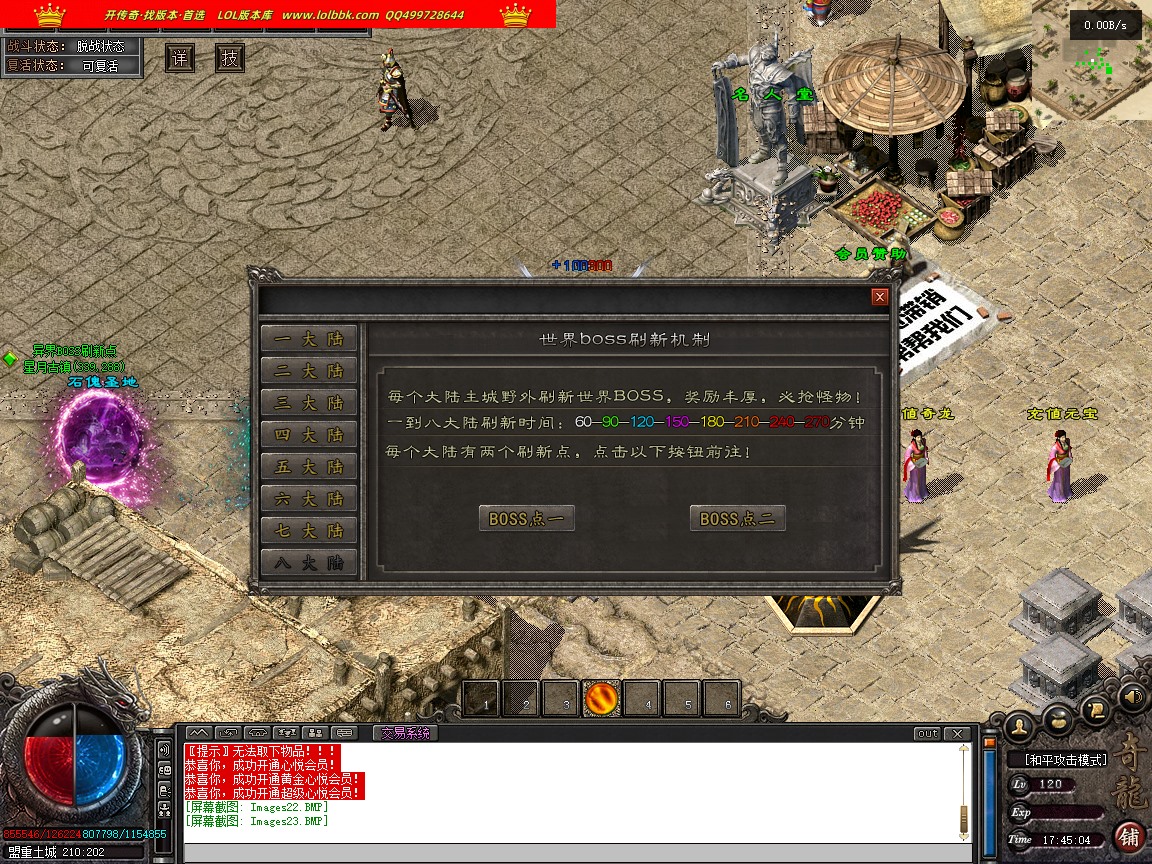Open the 八大陆 continent entry
This screenshot has height=864, width=1152.
click(308, 563)
